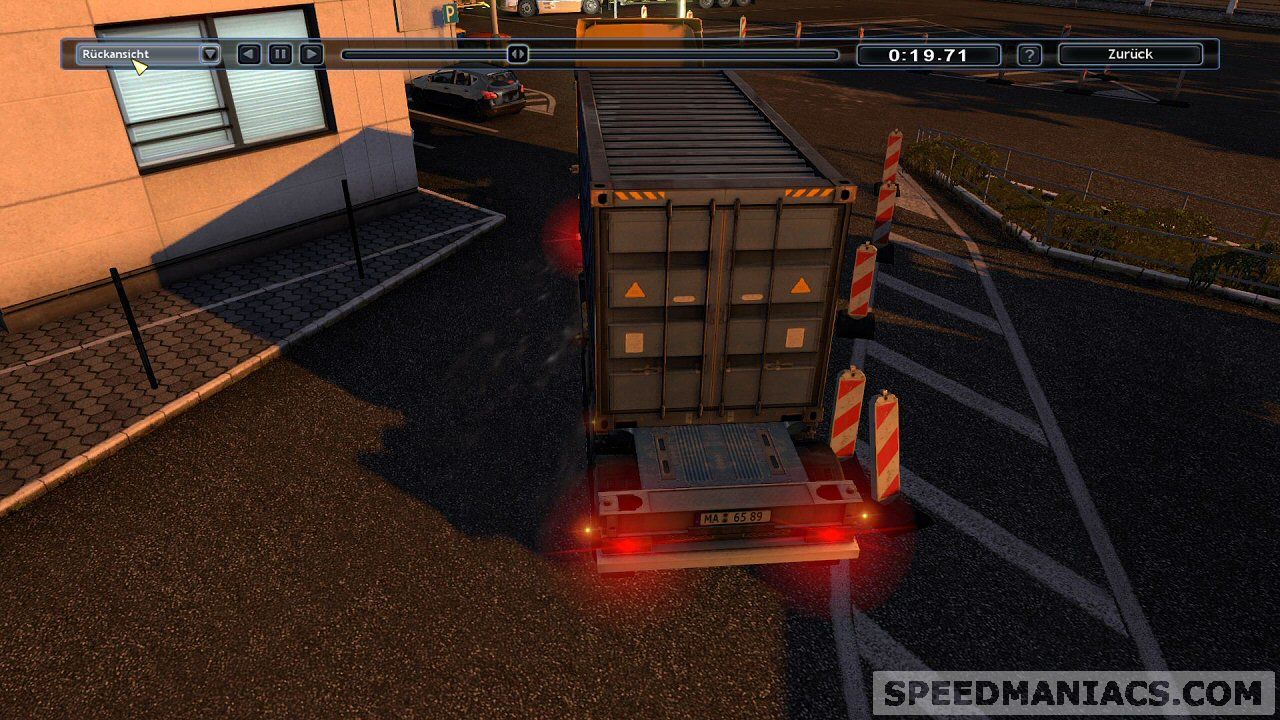This screenshot has width=1280, height=720.
Task: Click the forward play arrow button
Action: point(311,54)
